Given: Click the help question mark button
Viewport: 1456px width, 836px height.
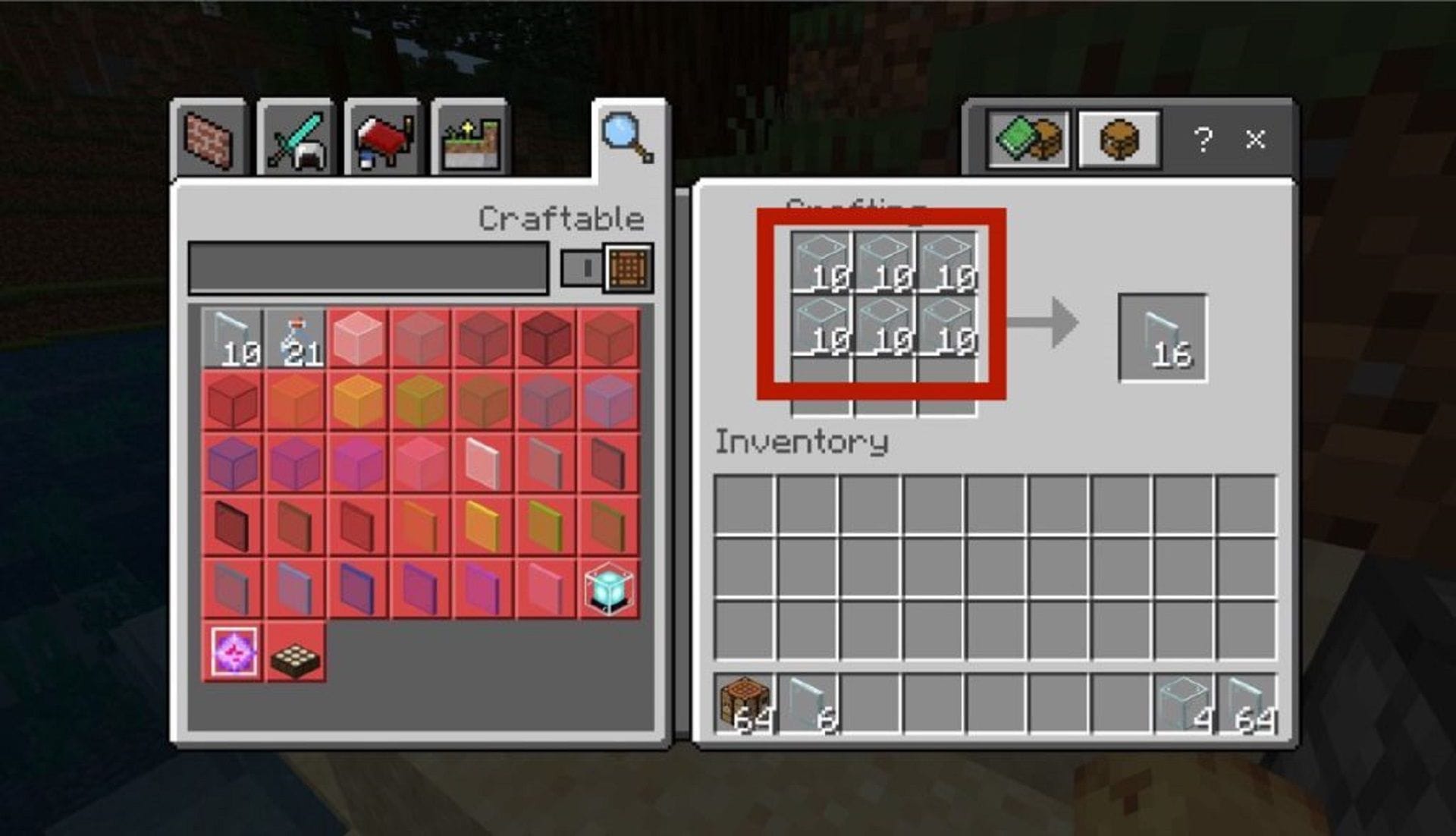Looking at the screenshot, I should (x=1203, y=139).
